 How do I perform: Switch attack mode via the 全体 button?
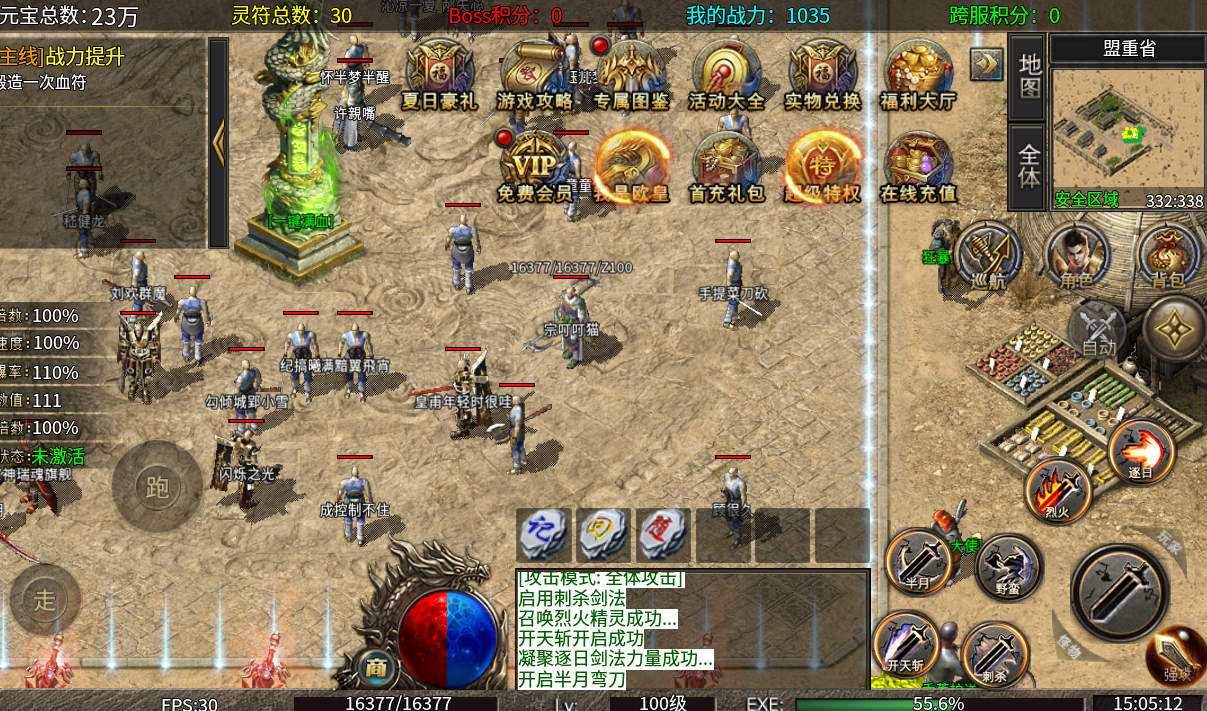pyautogui.click(x=1029, y=166)
